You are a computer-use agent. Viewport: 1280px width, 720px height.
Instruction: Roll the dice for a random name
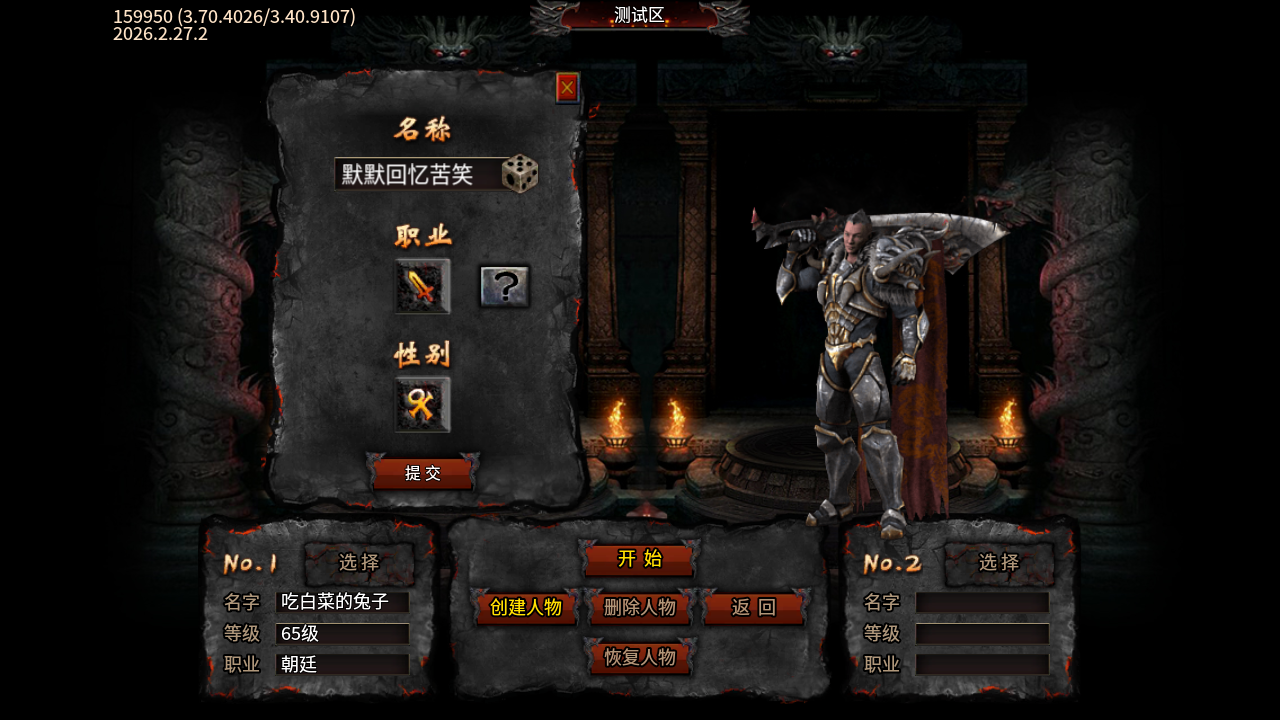point(520,174)
